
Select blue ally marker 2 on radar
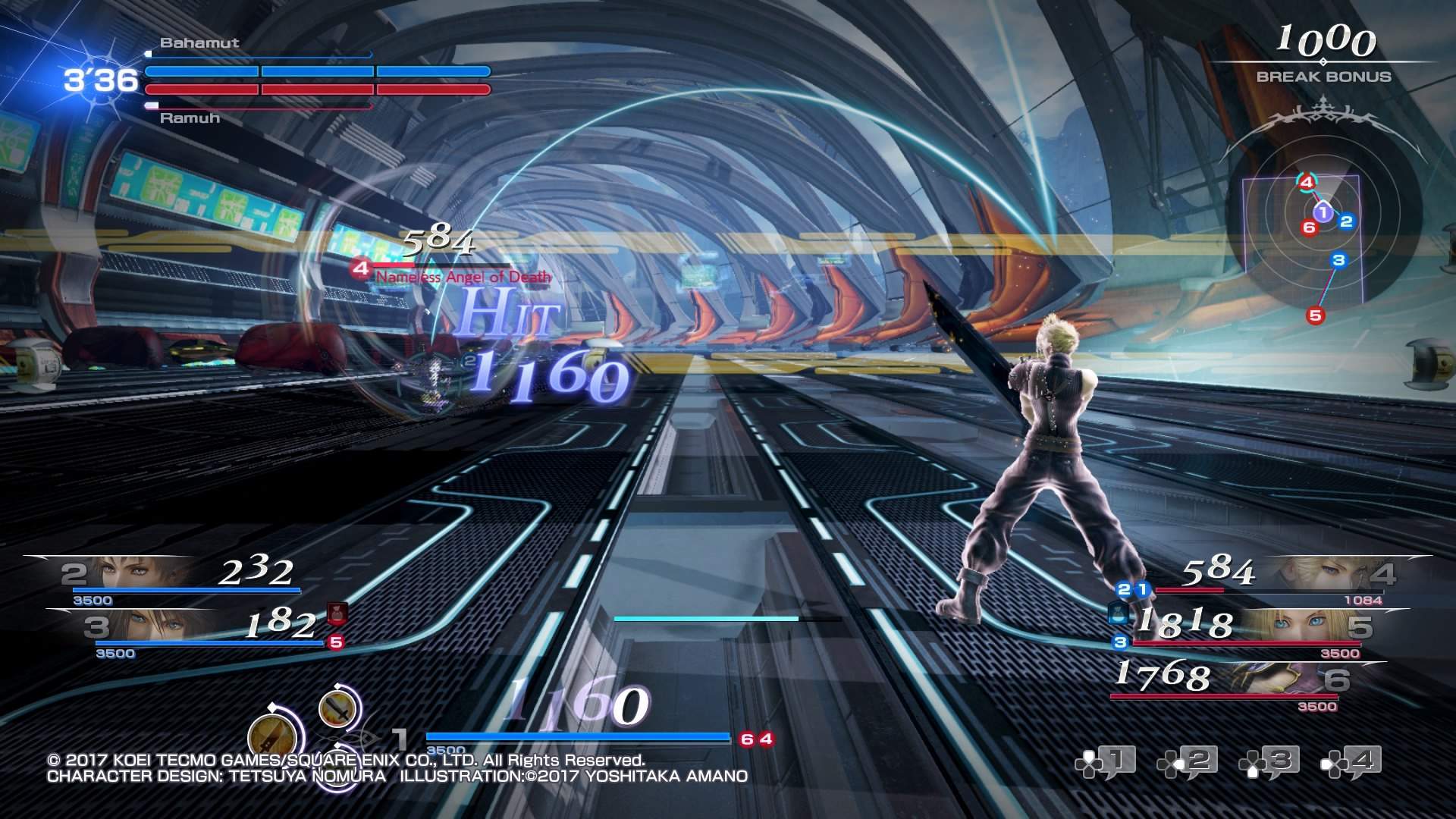pos(1347,221)
